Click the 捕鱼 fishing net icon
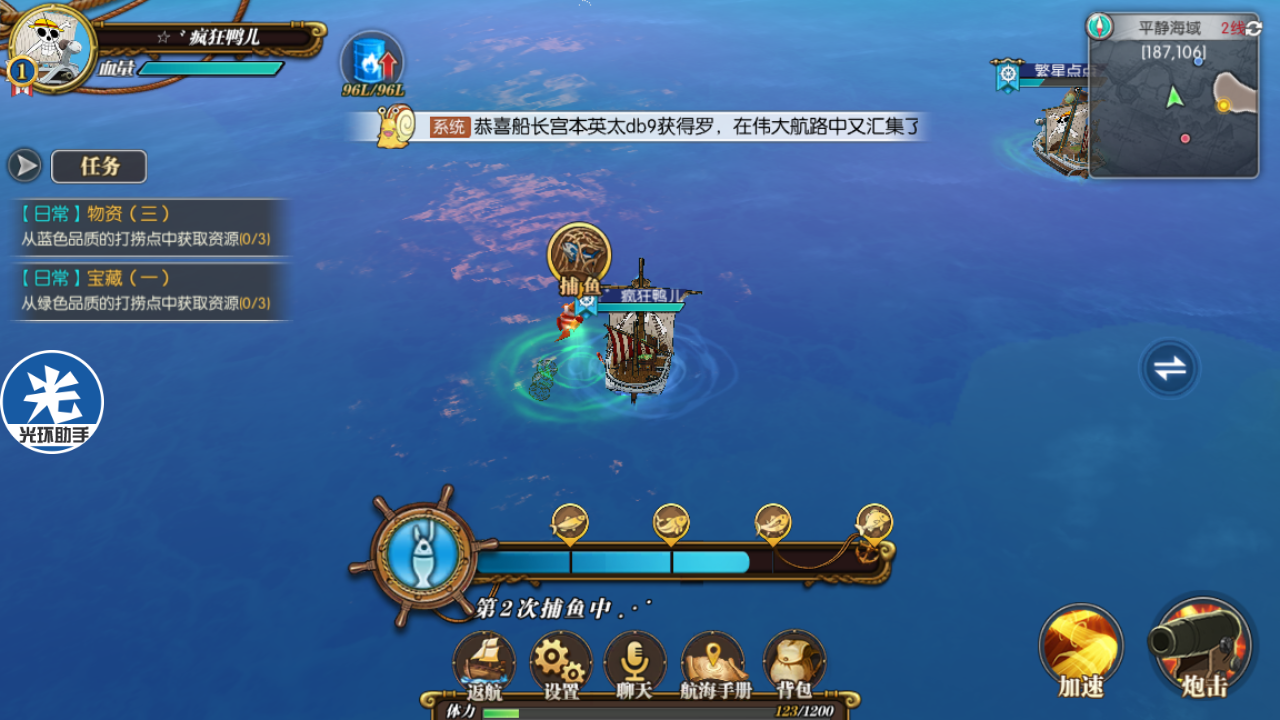The width and height of the screenshot is (1280, 720). (x=580, y=256)
